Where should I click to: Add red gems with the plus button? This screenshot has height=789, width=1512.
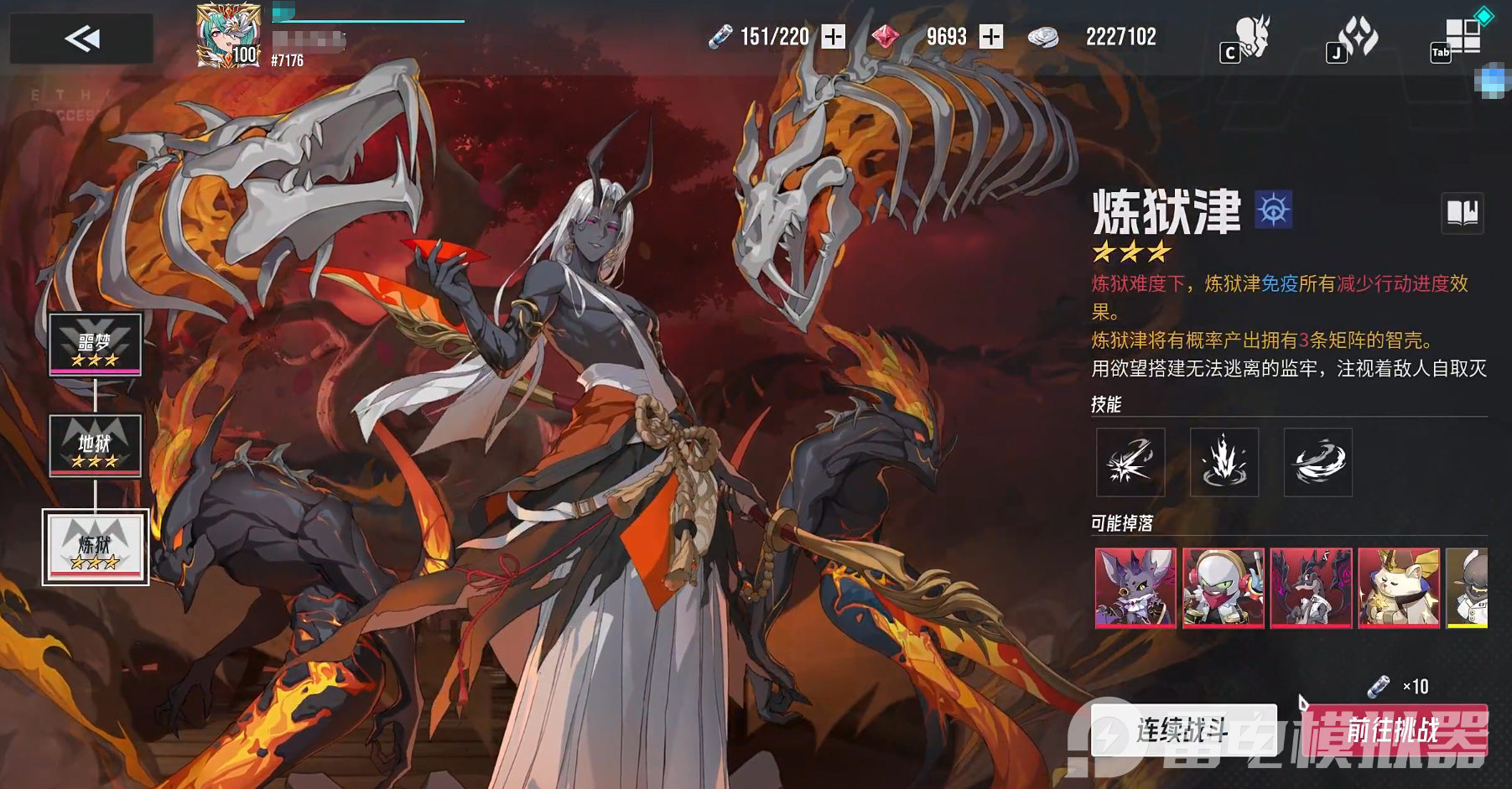coord(991,37)
